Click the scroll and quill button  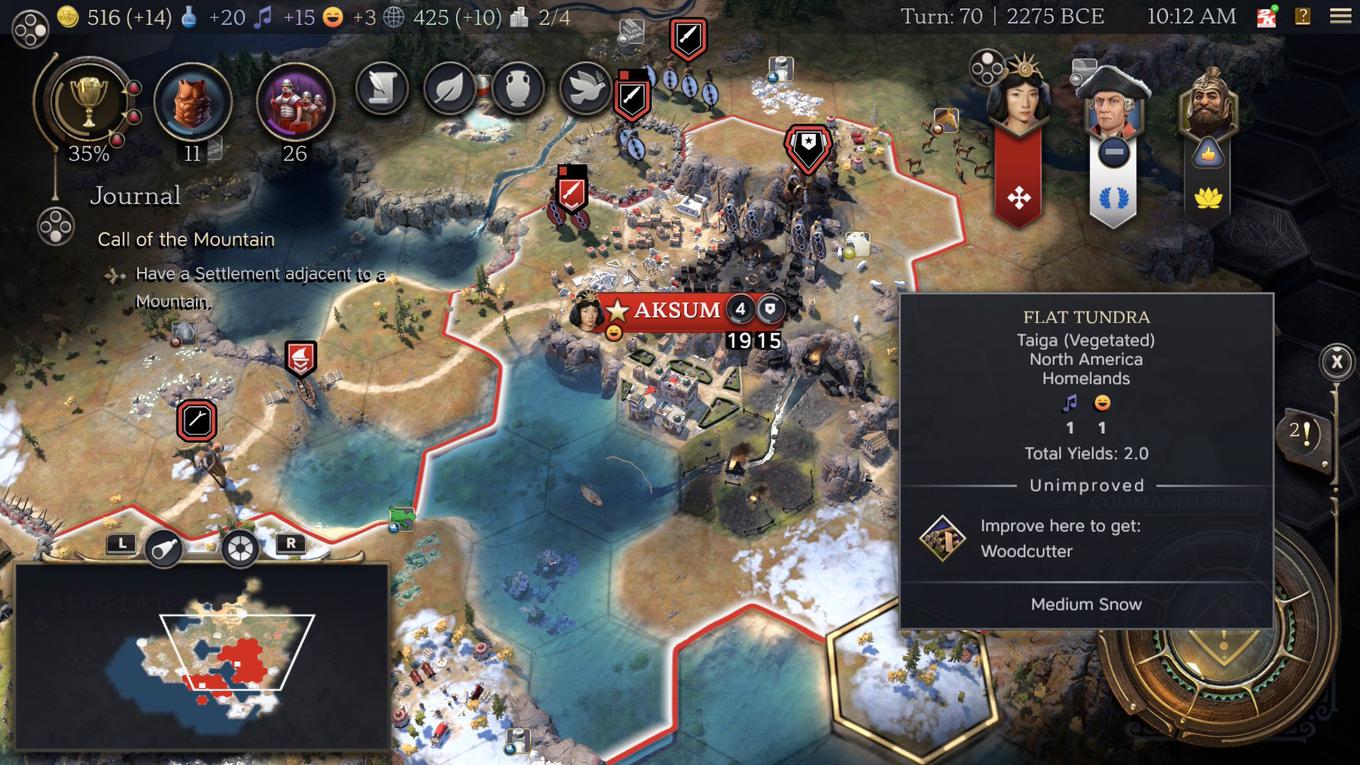tap(382, 89)
